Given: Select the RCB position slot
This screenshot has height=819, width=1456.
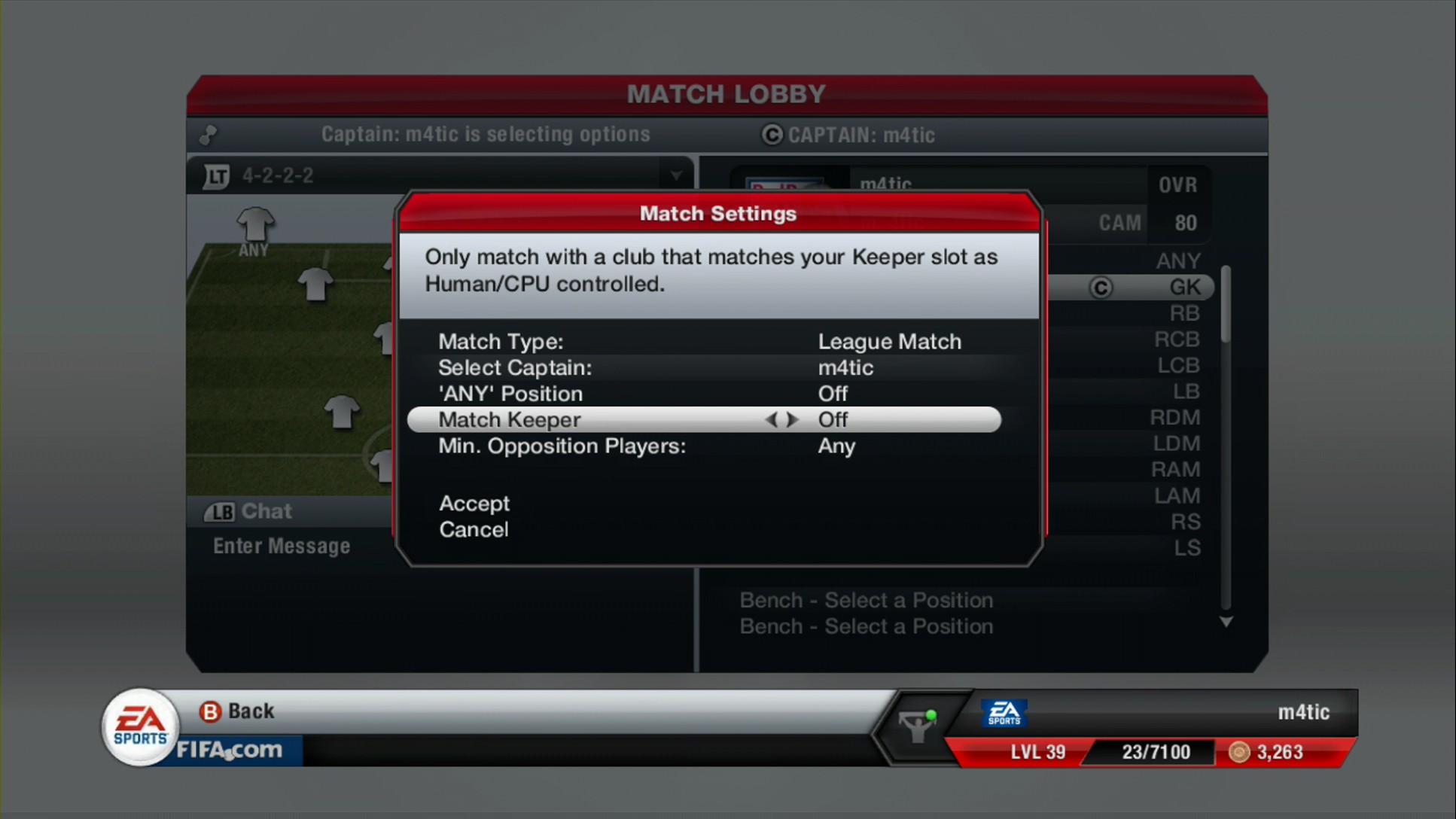Looking at the screenshot, I should [1177, 339].
